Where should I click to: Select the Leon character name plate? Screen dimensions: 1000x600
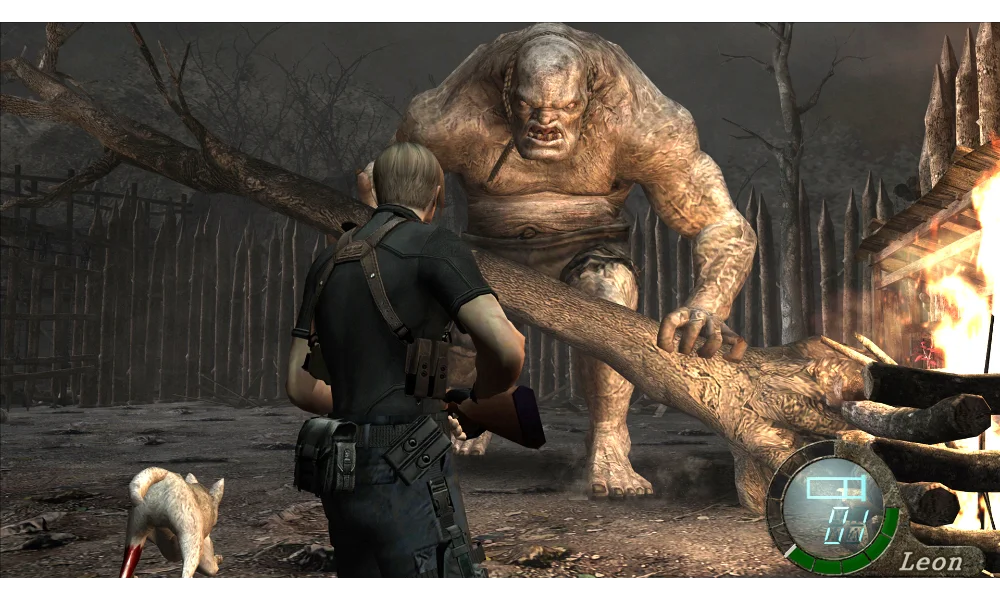pyautogui.click(x=931, y=561)
